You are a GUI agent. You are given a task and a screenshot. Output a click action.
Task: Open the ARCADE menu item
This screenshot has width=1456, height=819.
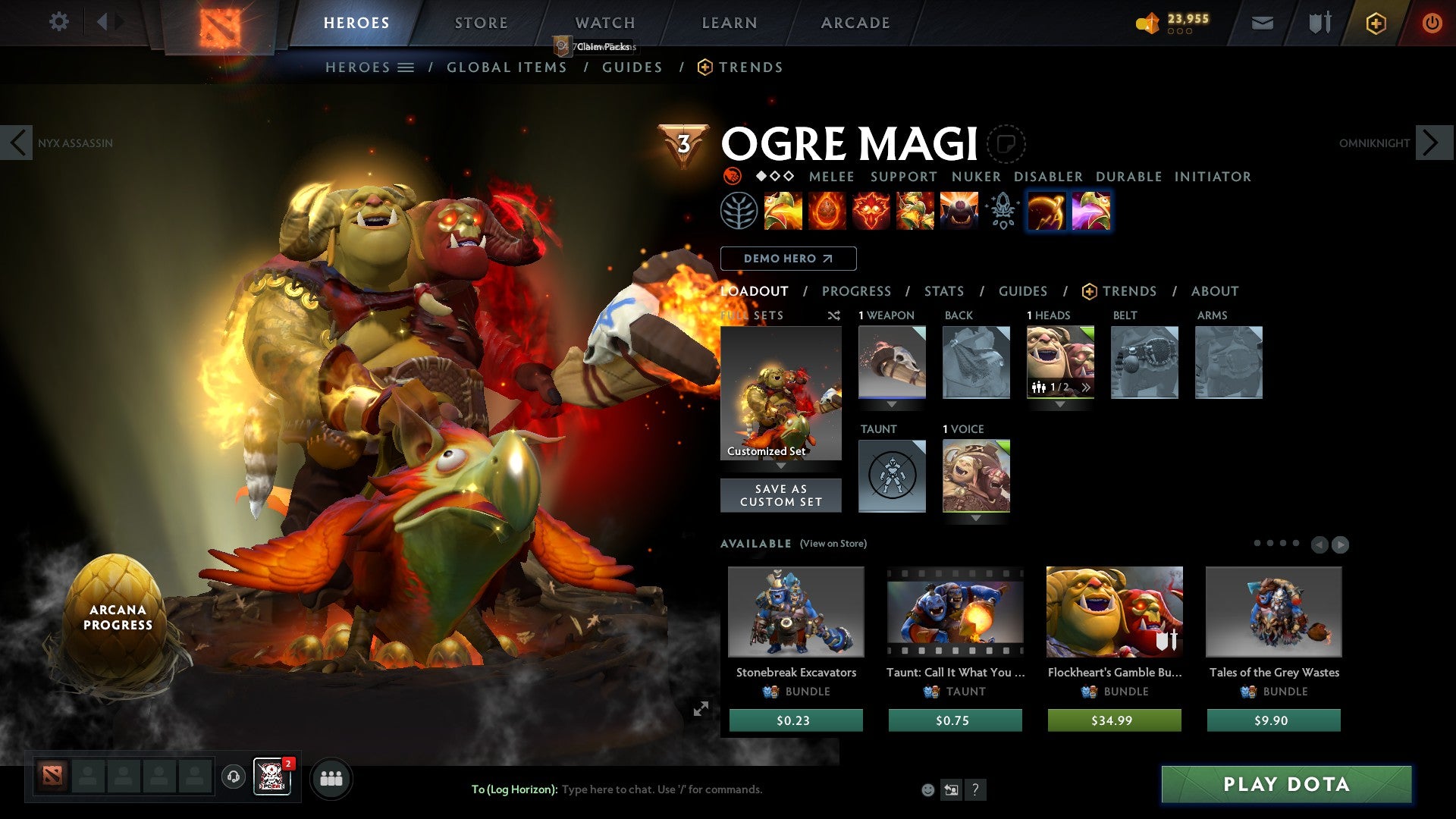pos(855,22)
